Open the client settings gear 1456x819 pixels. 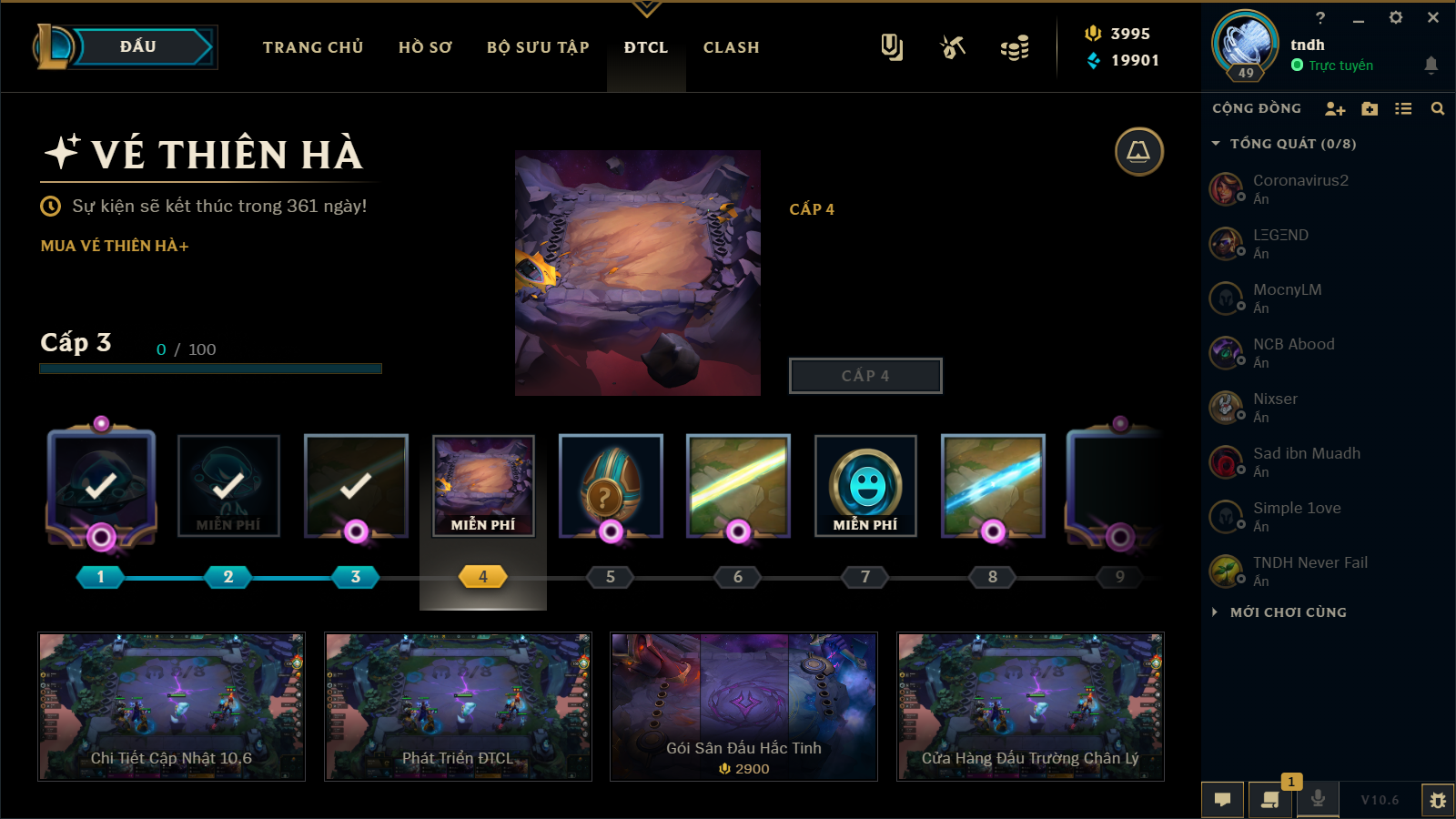pyautogui.click(x=1395, y=17)
